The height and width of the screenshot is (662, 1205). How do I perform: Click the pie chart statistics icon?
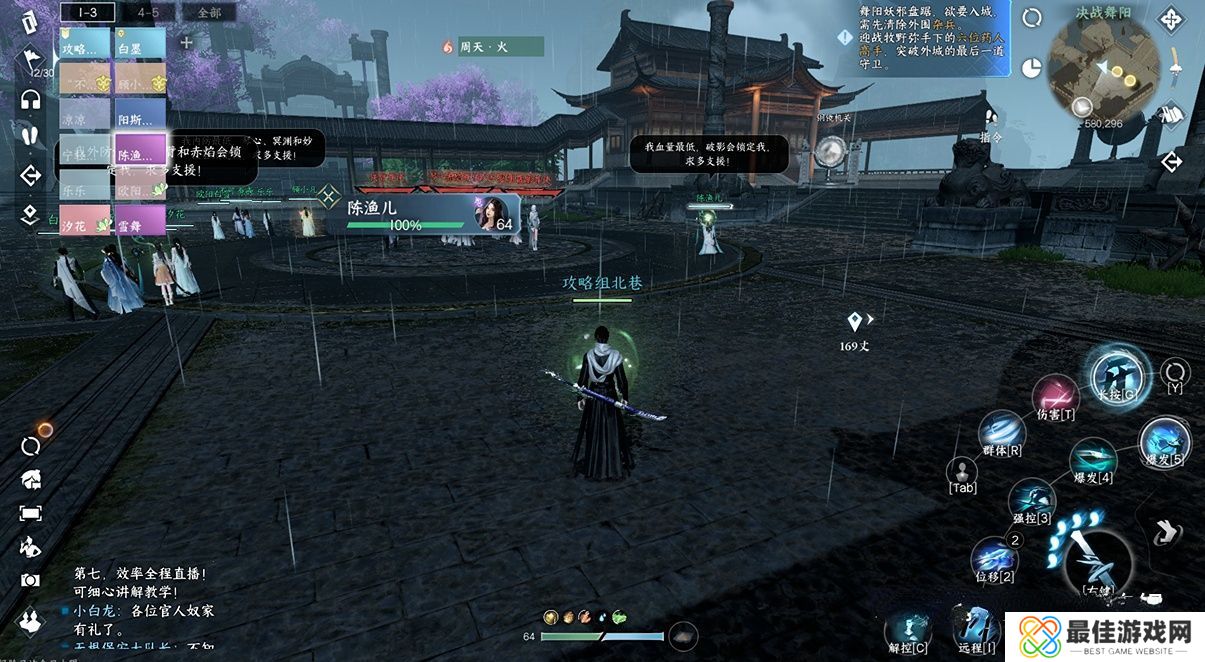pos(1032,66)
